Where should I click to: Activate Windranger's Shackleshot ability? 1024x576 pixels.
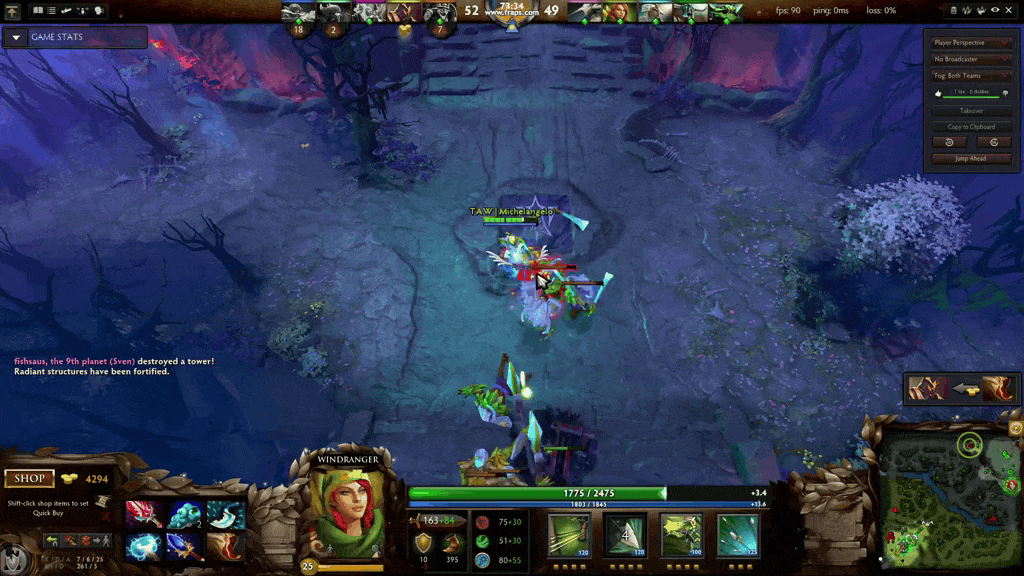pyautogui.click(x=568, y=534)
